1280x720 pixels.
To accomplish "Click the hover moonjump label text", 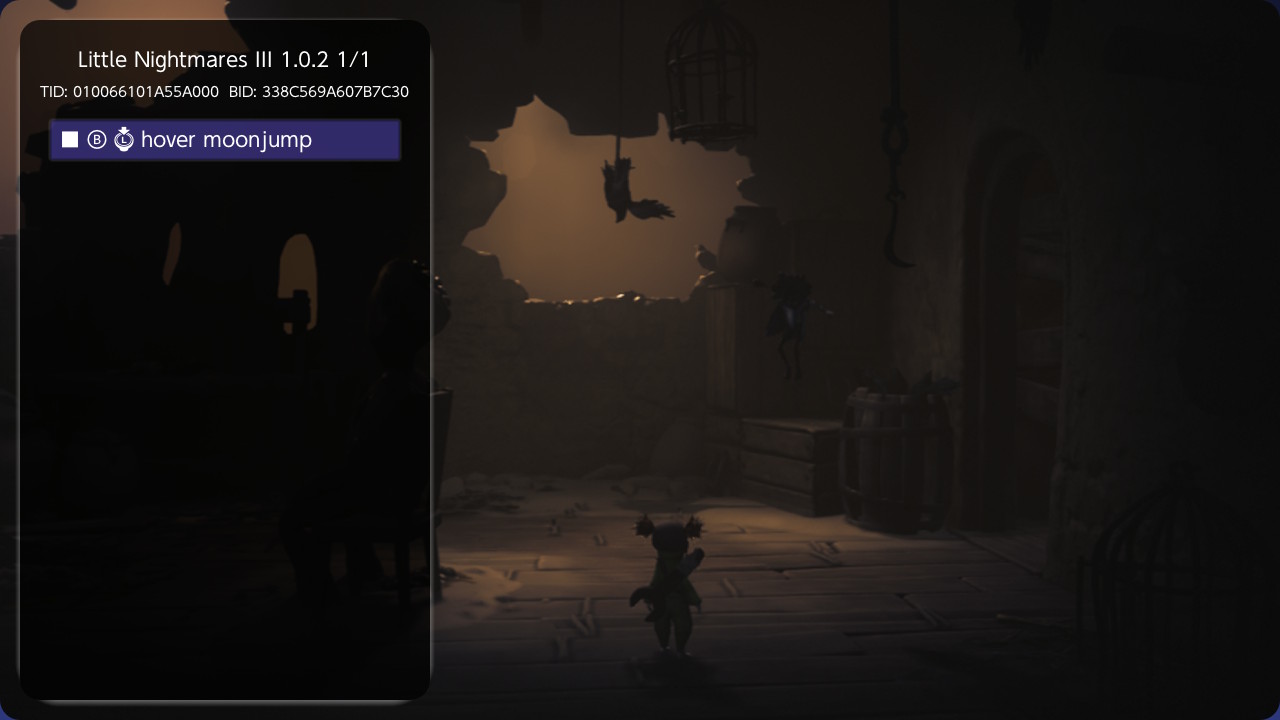I will coord(225,140).
